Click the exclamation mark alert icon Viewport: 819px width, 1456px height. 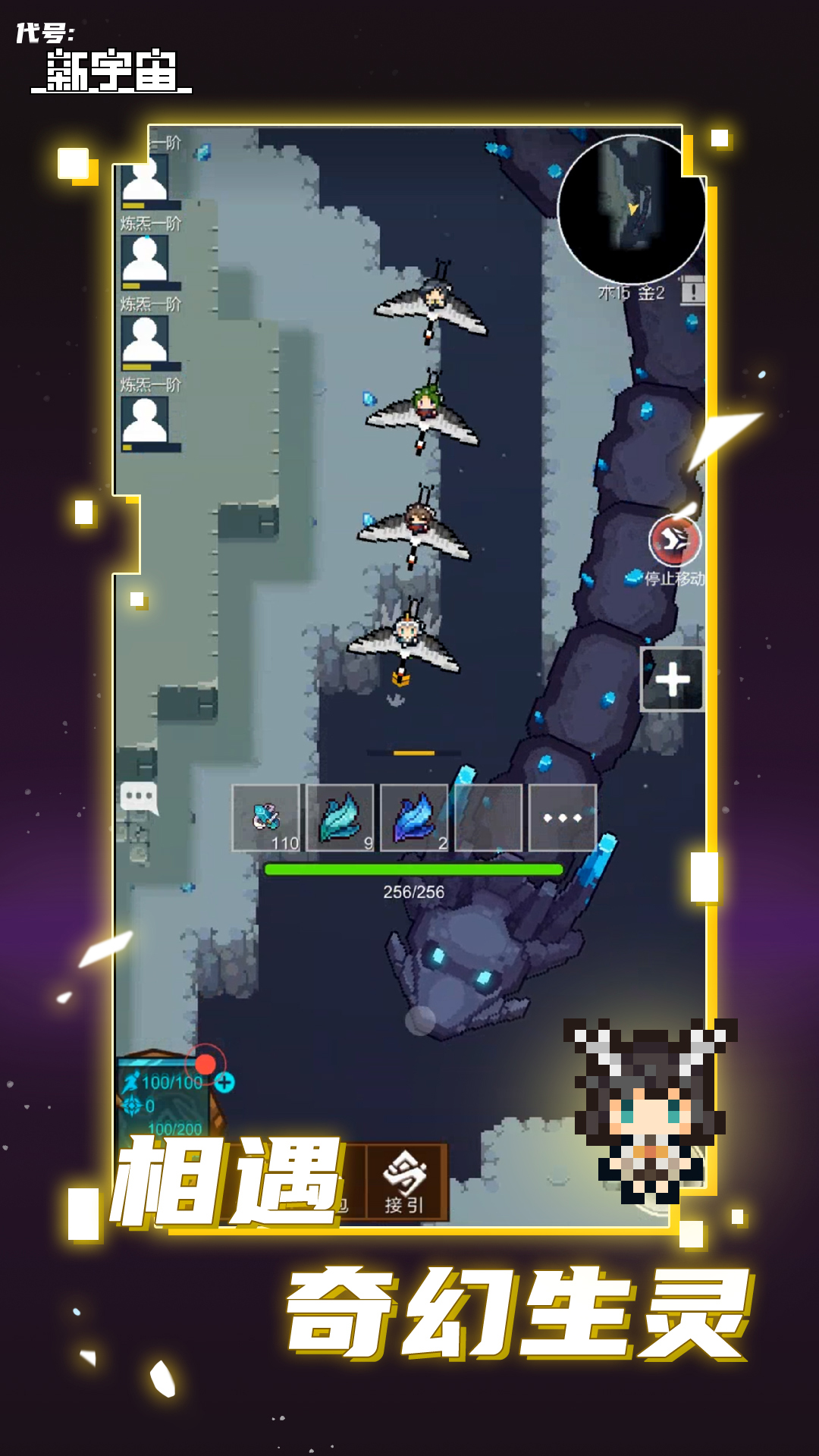[692, 291]
